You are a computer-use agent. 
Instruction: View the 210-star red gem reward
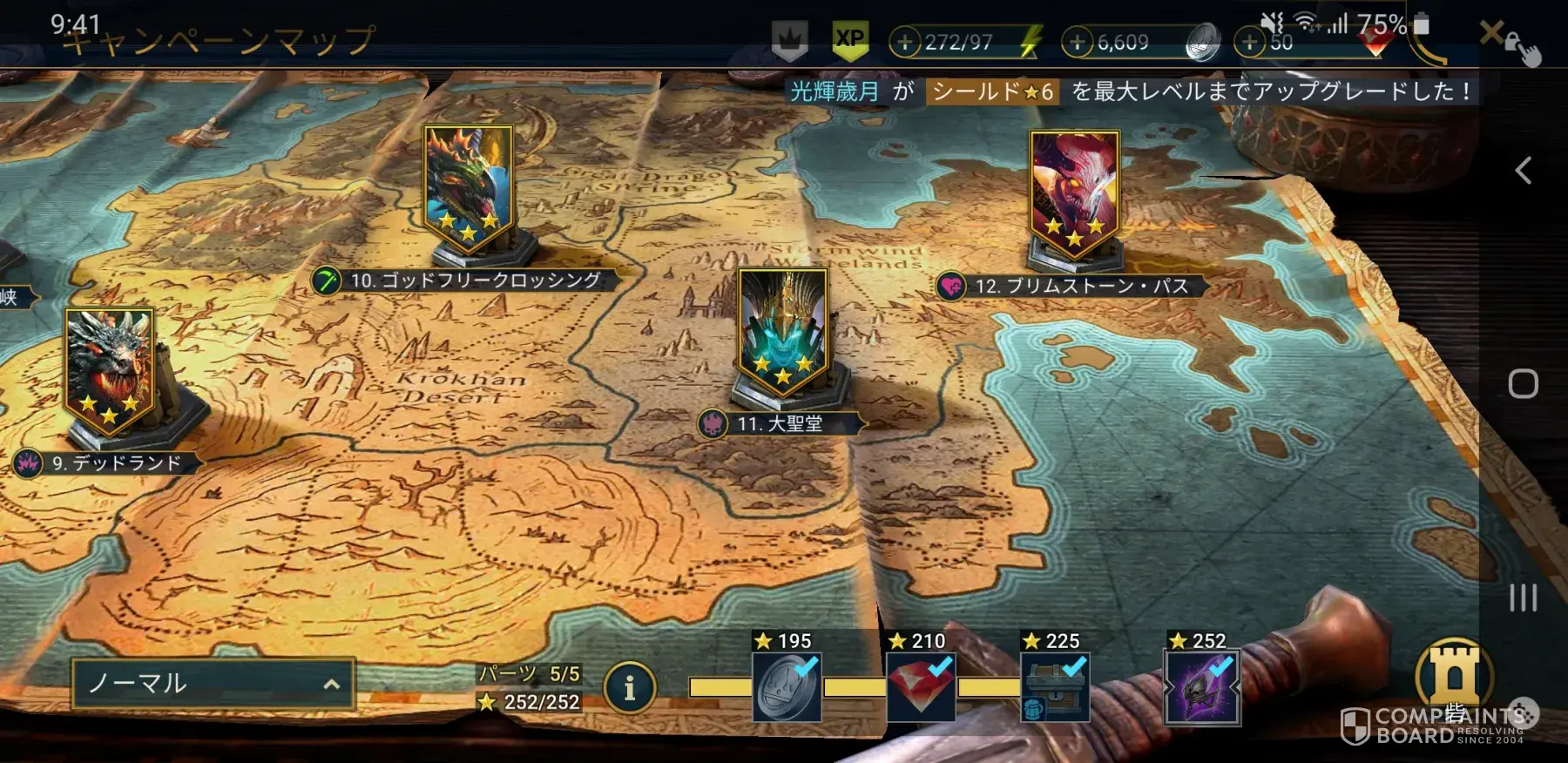tap(921, 688)
